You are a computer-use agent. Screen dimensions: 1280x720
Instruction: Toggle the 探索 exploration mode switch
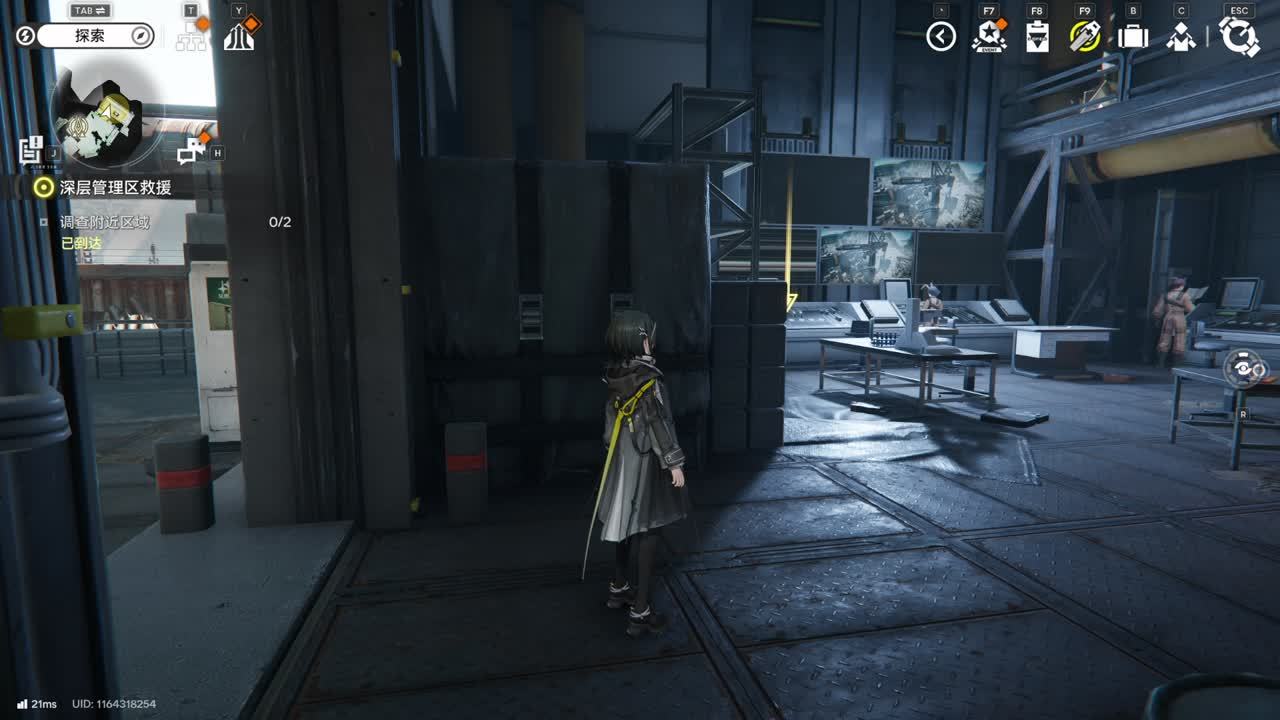(89, 36)
